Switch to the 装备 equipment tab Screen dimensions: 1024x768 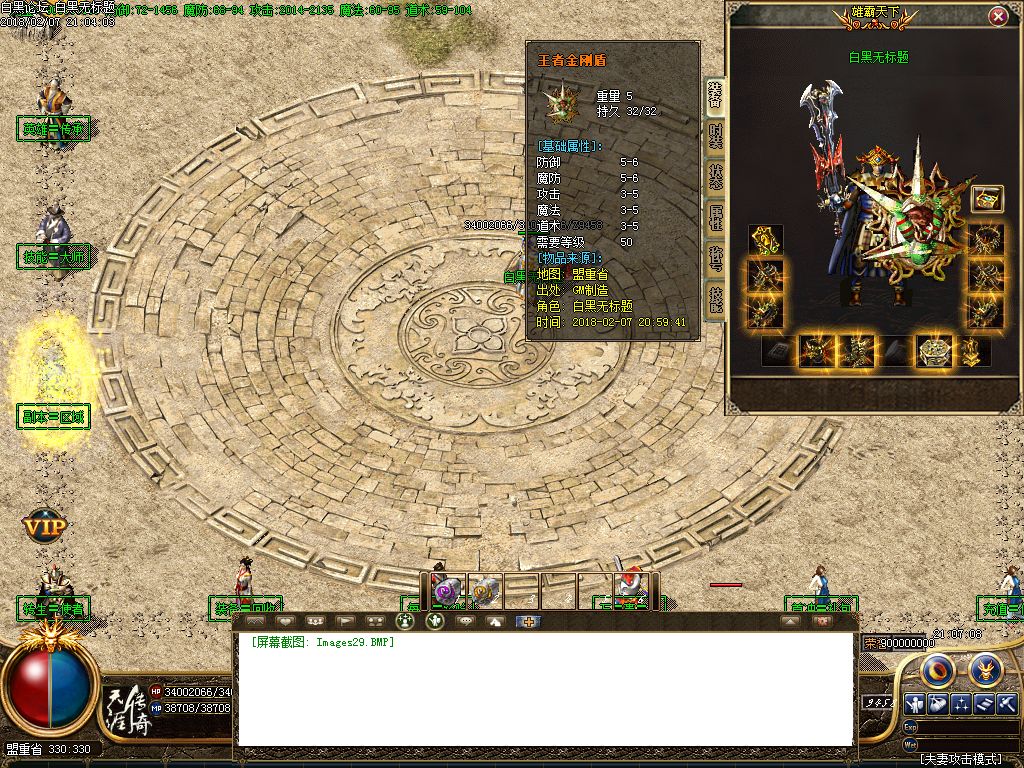point(715,96)
